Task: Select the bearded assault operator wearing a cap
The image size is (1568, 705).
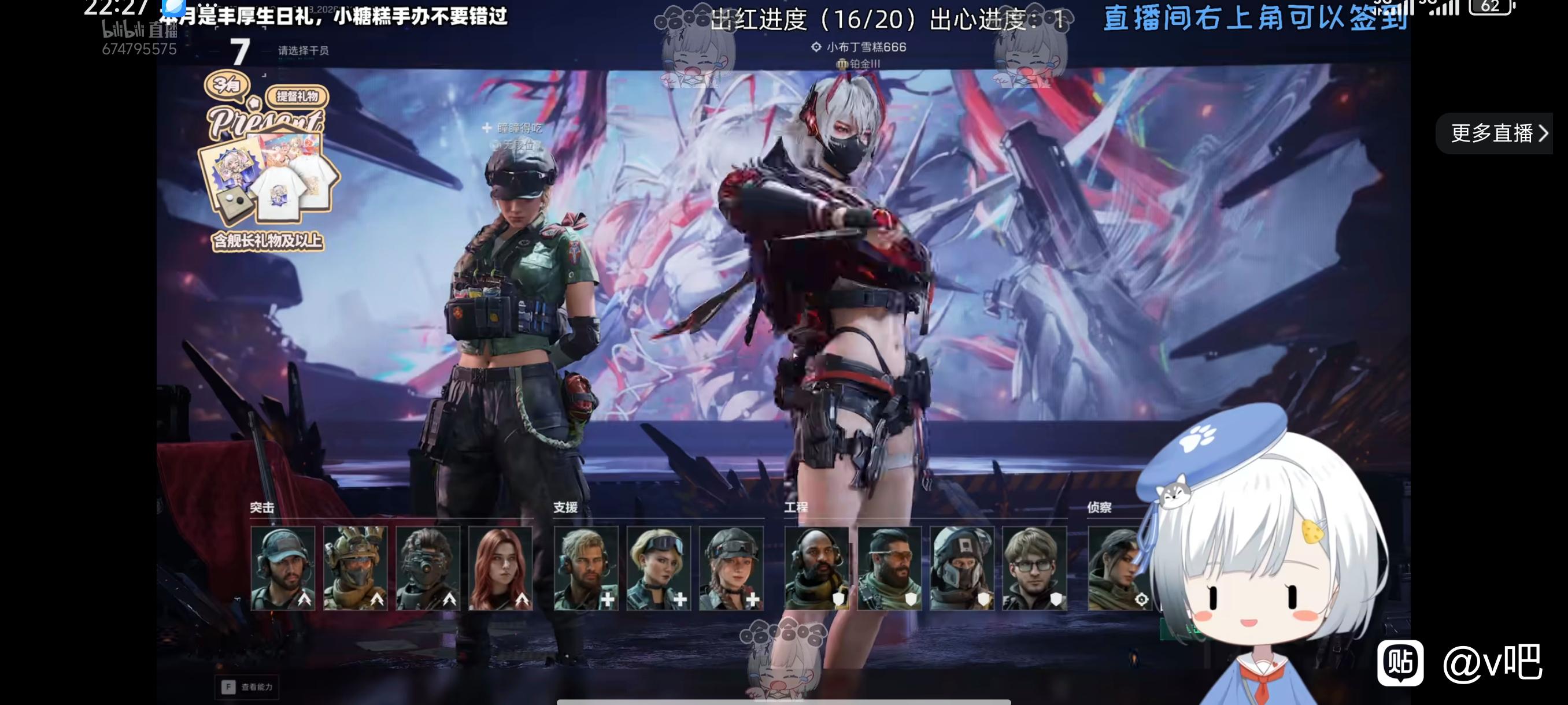Action: tap(282, 568)
